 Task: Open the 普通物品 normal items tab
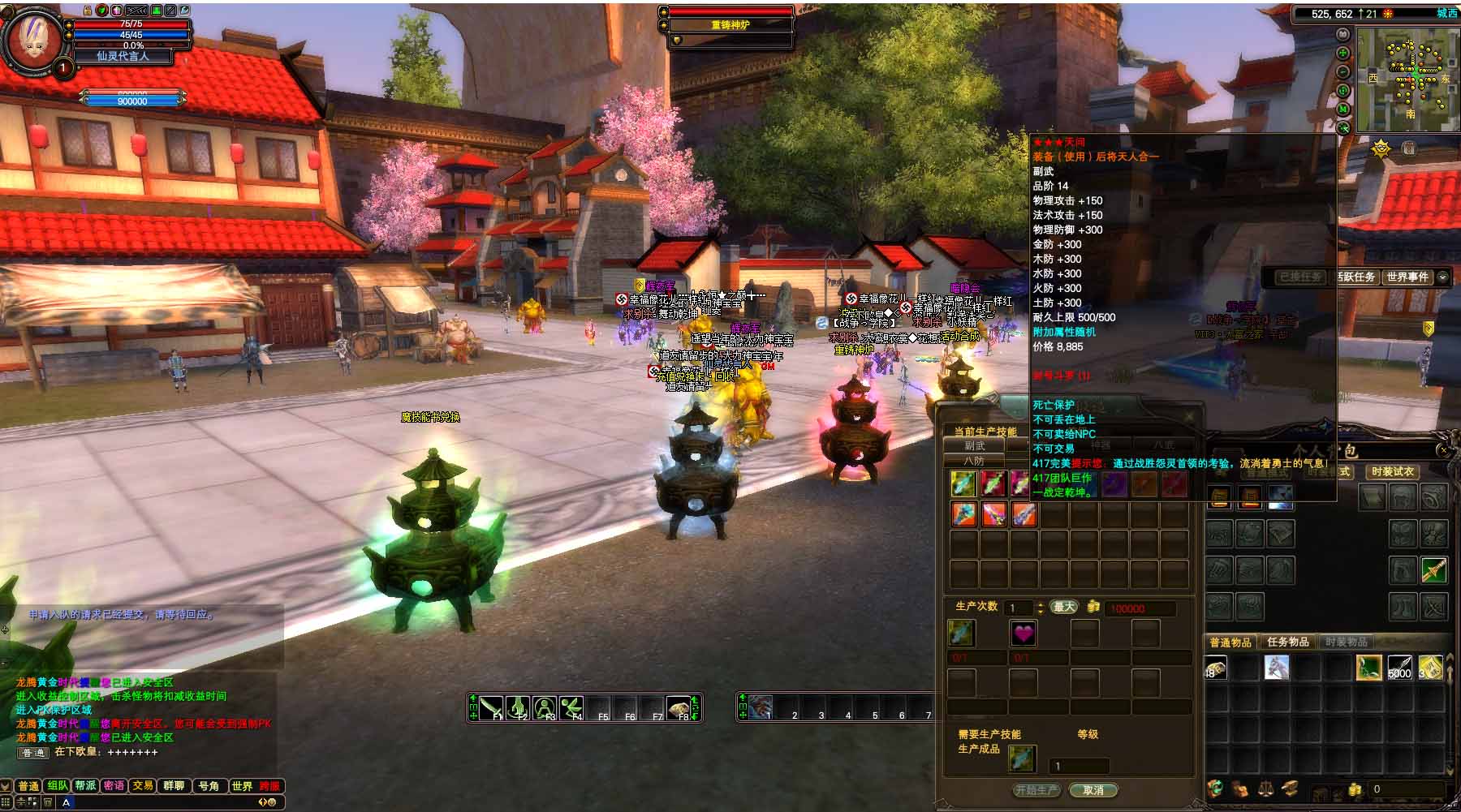click(1230, 642)
